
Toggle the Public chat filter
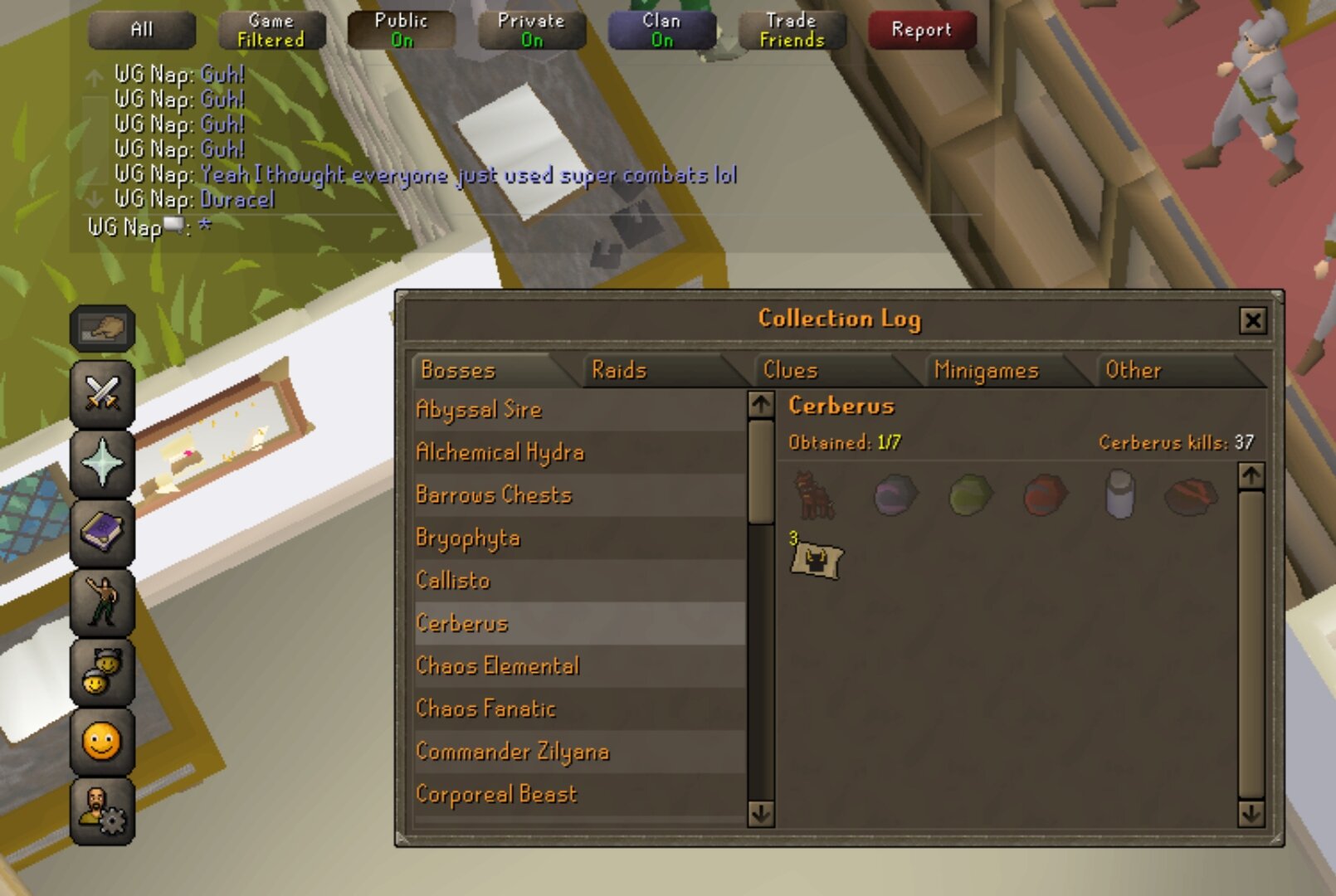tap(402, 30)
